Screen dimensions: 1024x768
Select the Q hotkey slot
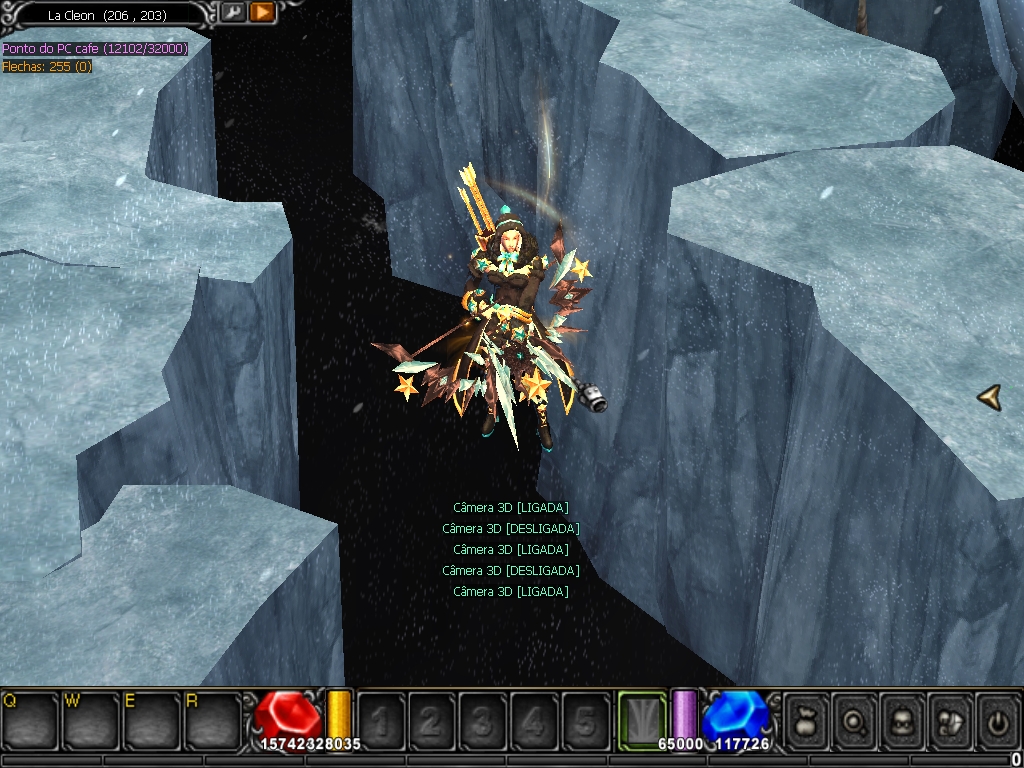[x=30, y=719]
